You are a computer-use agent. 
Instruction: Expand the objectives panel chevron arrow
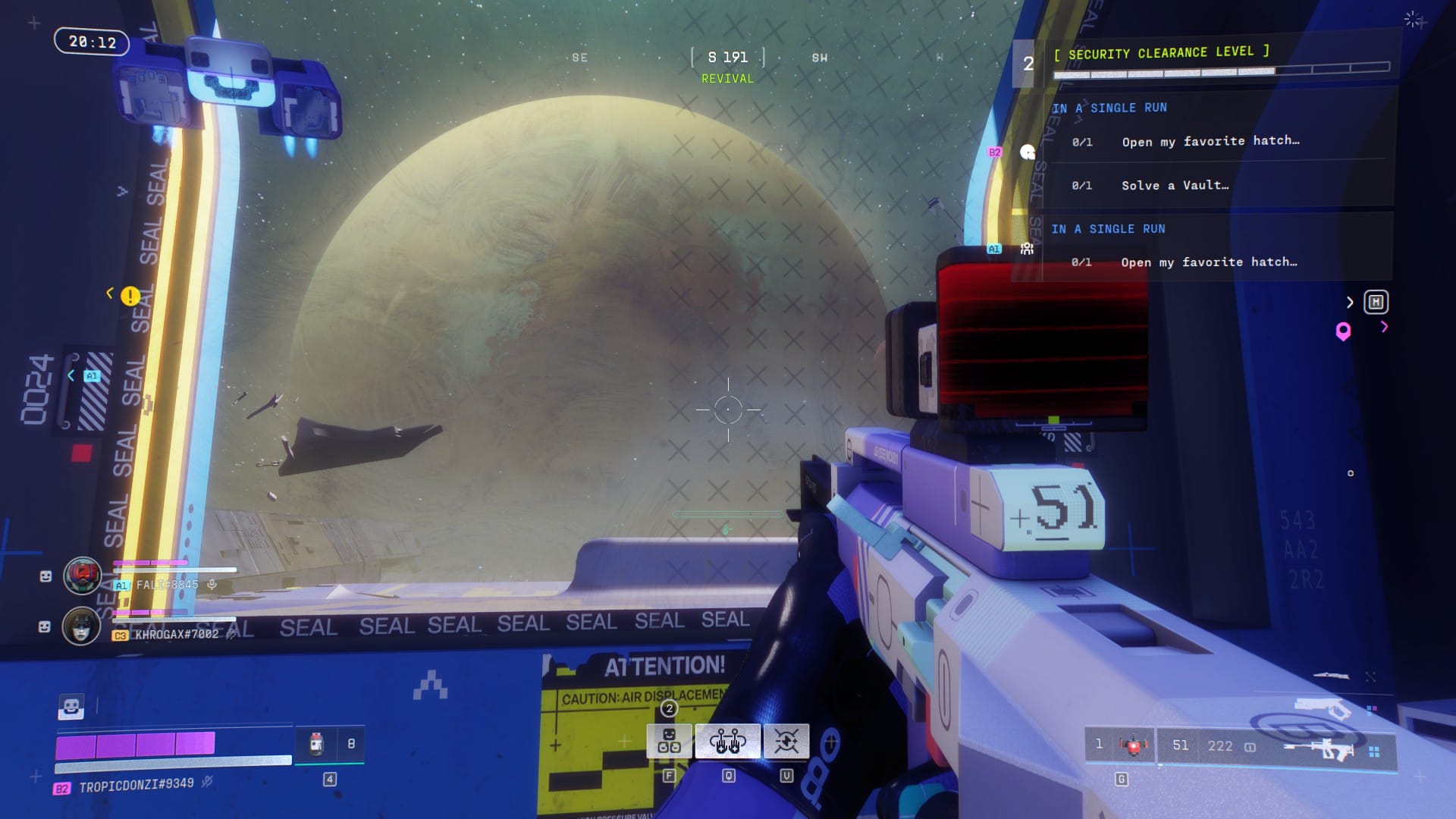(1350, 303)
